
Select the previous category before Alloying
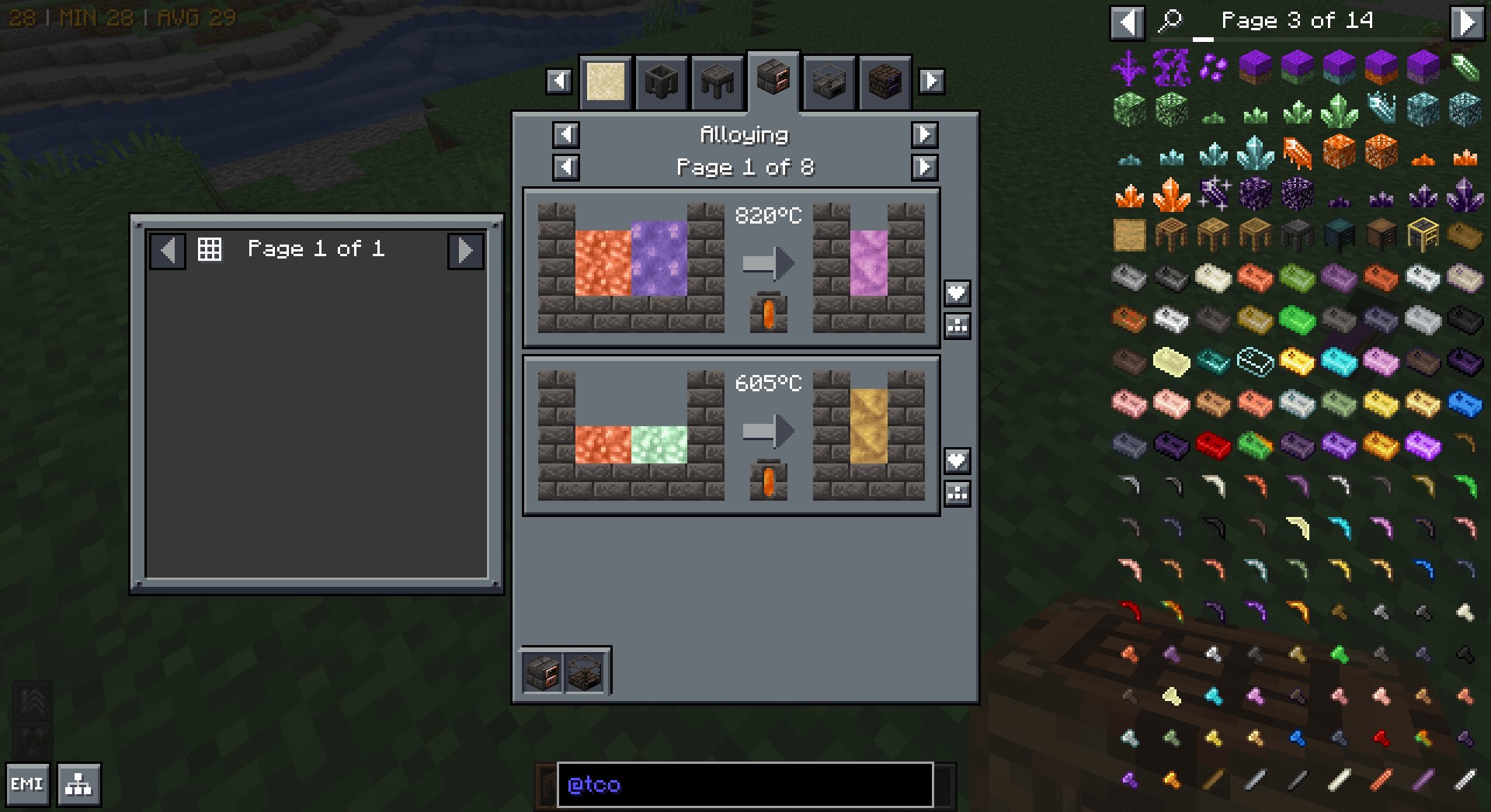tap(565, 134)
